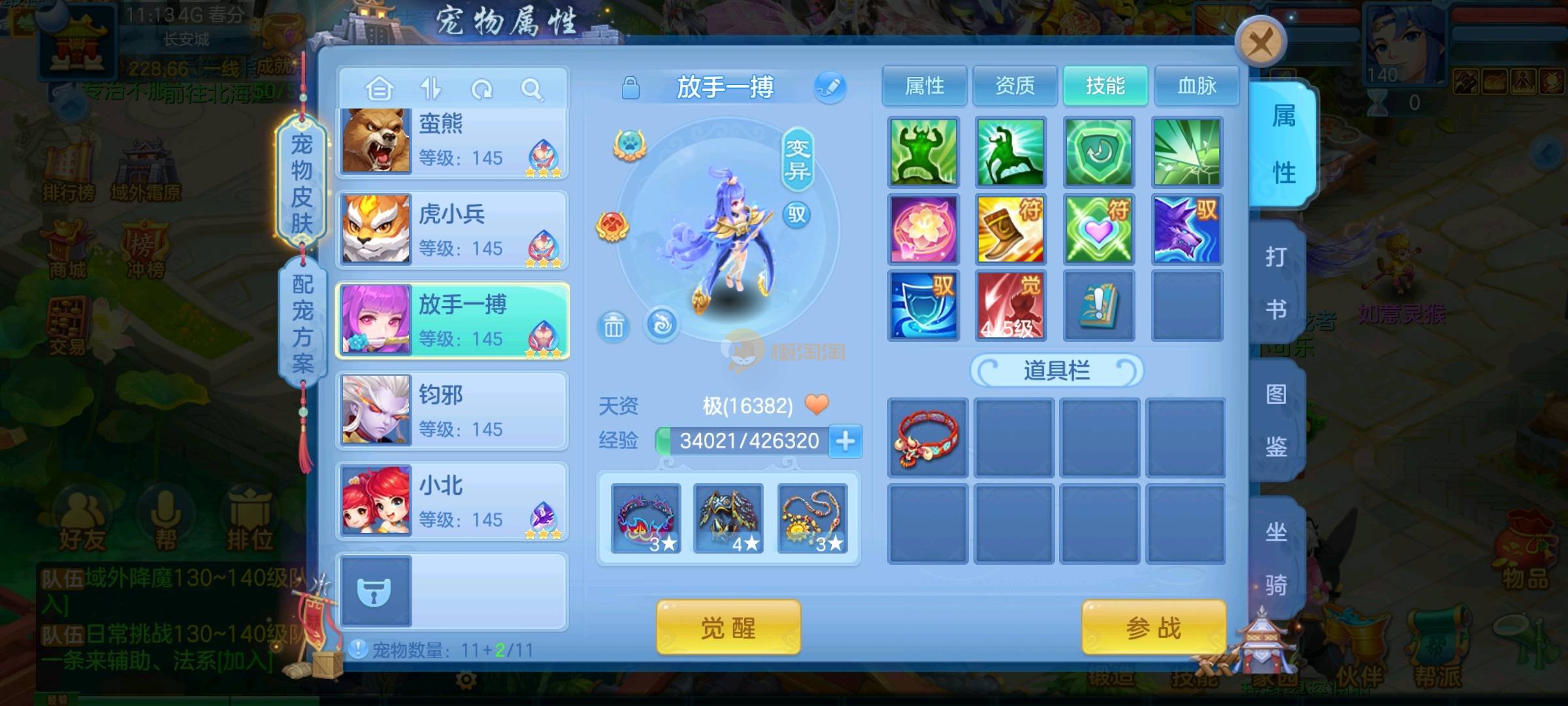Add experience with the plus button
Viewport: 1568px width, 706px height.
[x=845, y=441]
